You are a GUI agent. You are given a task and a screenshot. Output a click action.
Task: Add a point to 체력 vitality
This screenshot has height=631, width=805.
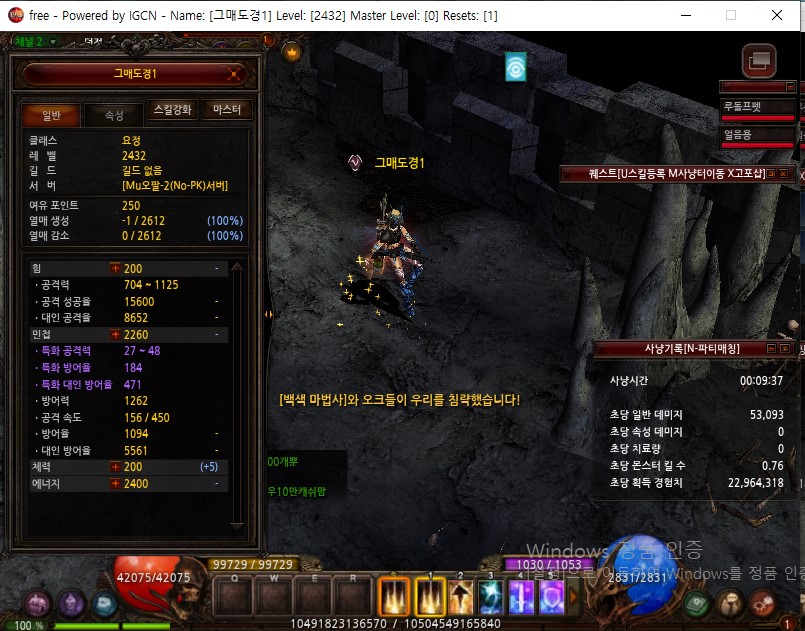click(116, 467)
